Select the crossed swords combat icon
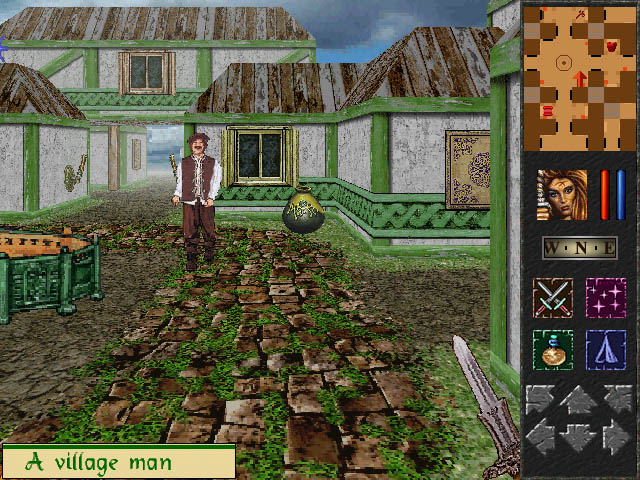The width and height of the screenshot is (640, 480). coord(553,298)
